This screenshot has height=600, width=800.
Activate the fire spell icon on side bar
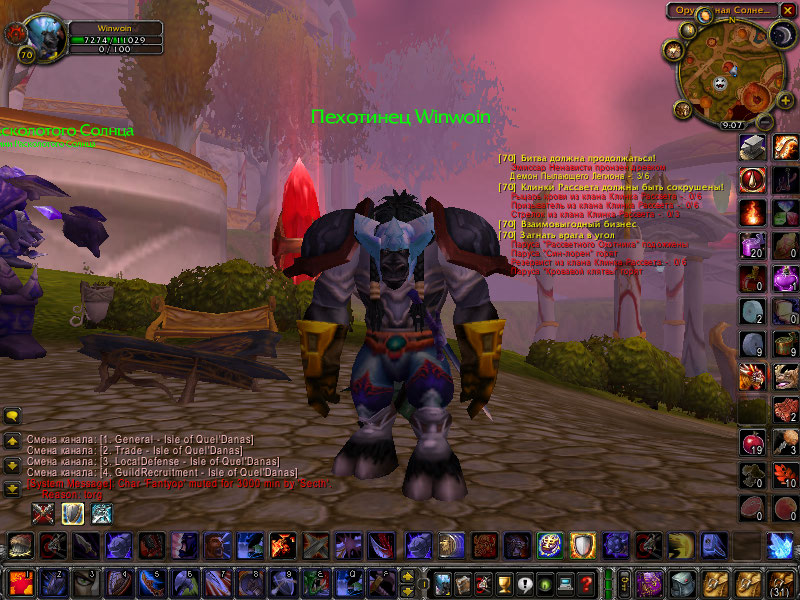point(752,213)
